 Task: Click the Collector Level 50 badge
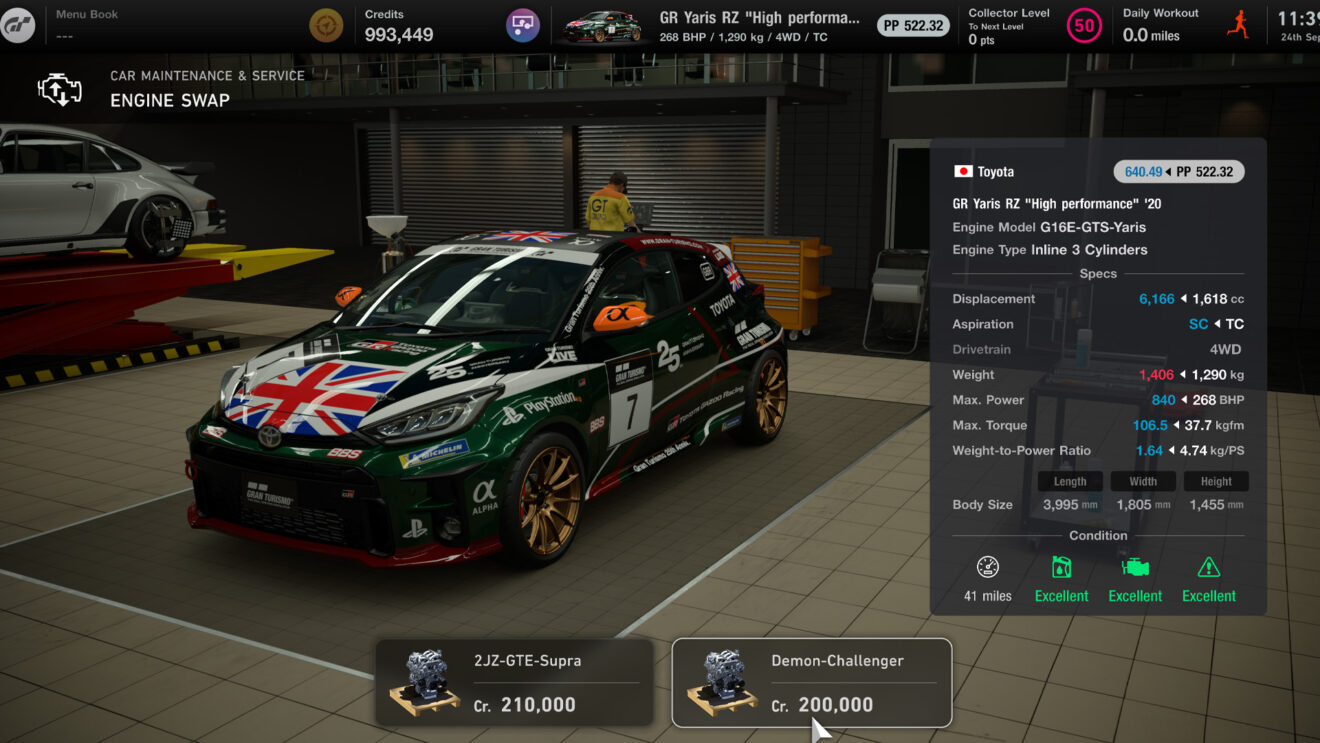[x=1083, y=26]
